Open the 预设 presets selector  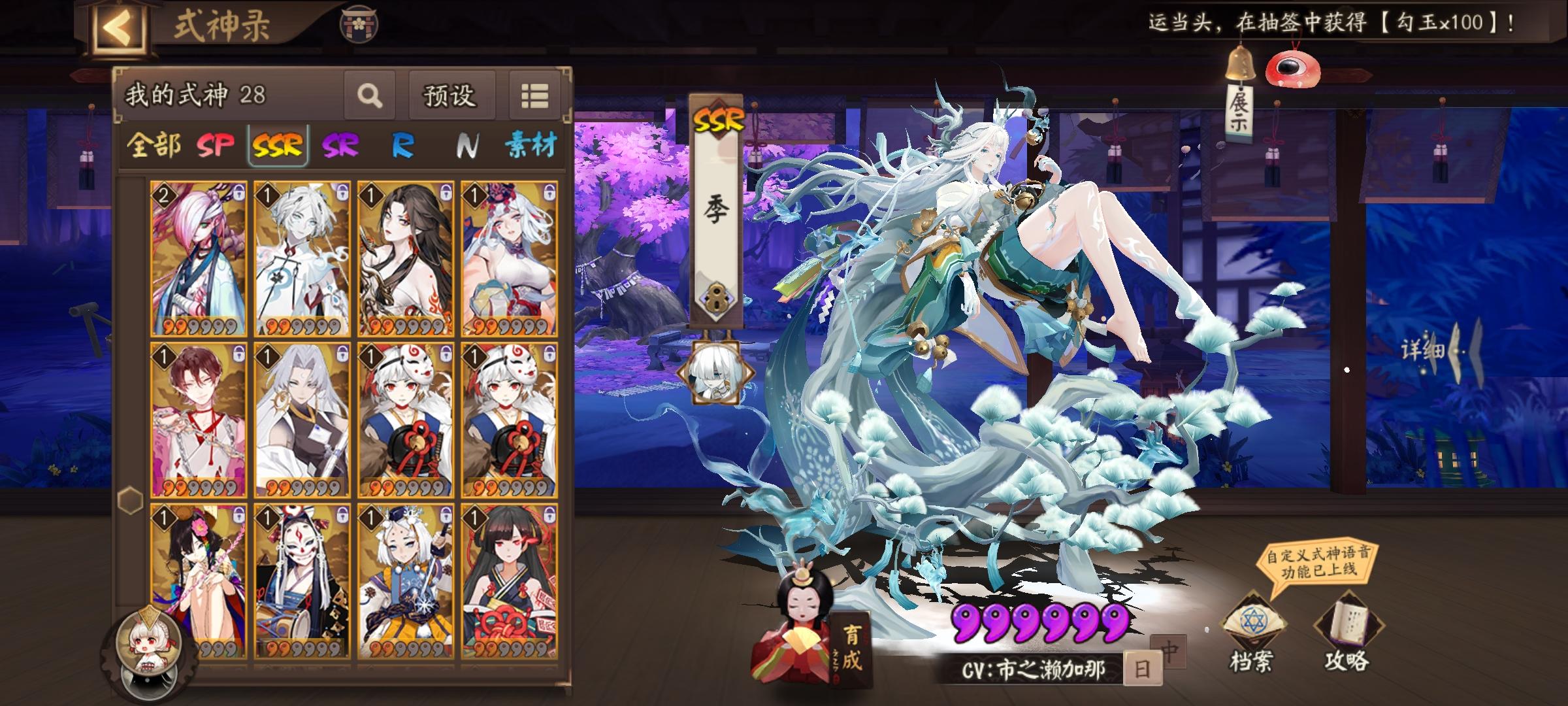click(x=452, y=95)
